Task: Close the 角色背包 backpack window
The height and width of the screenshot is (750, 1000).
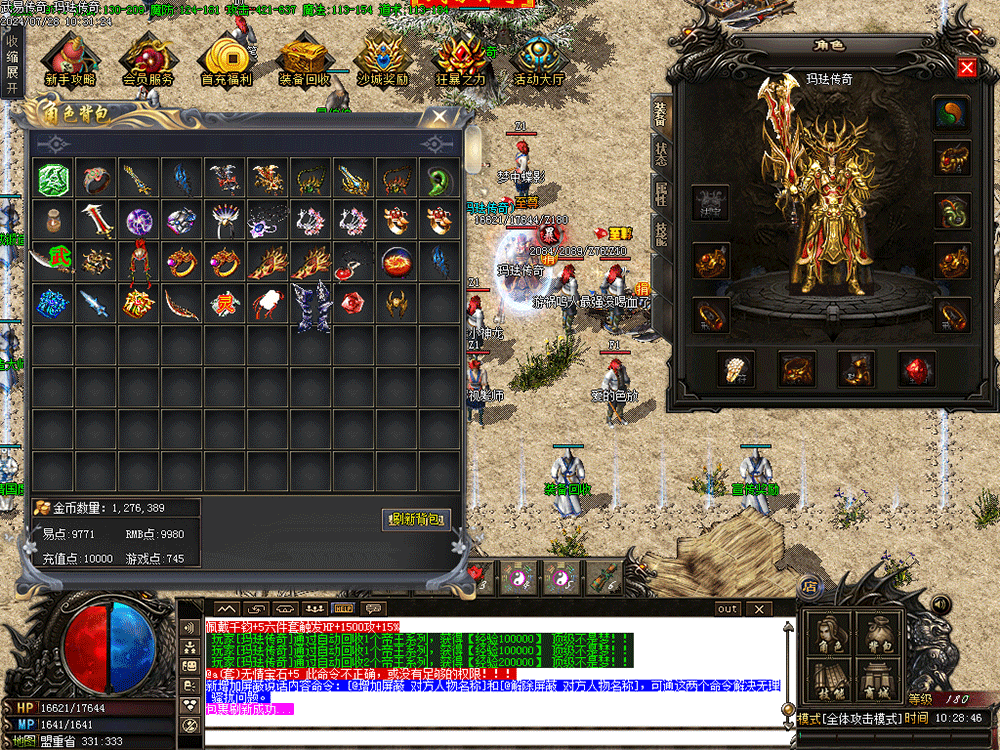Action: pos(439,116)
